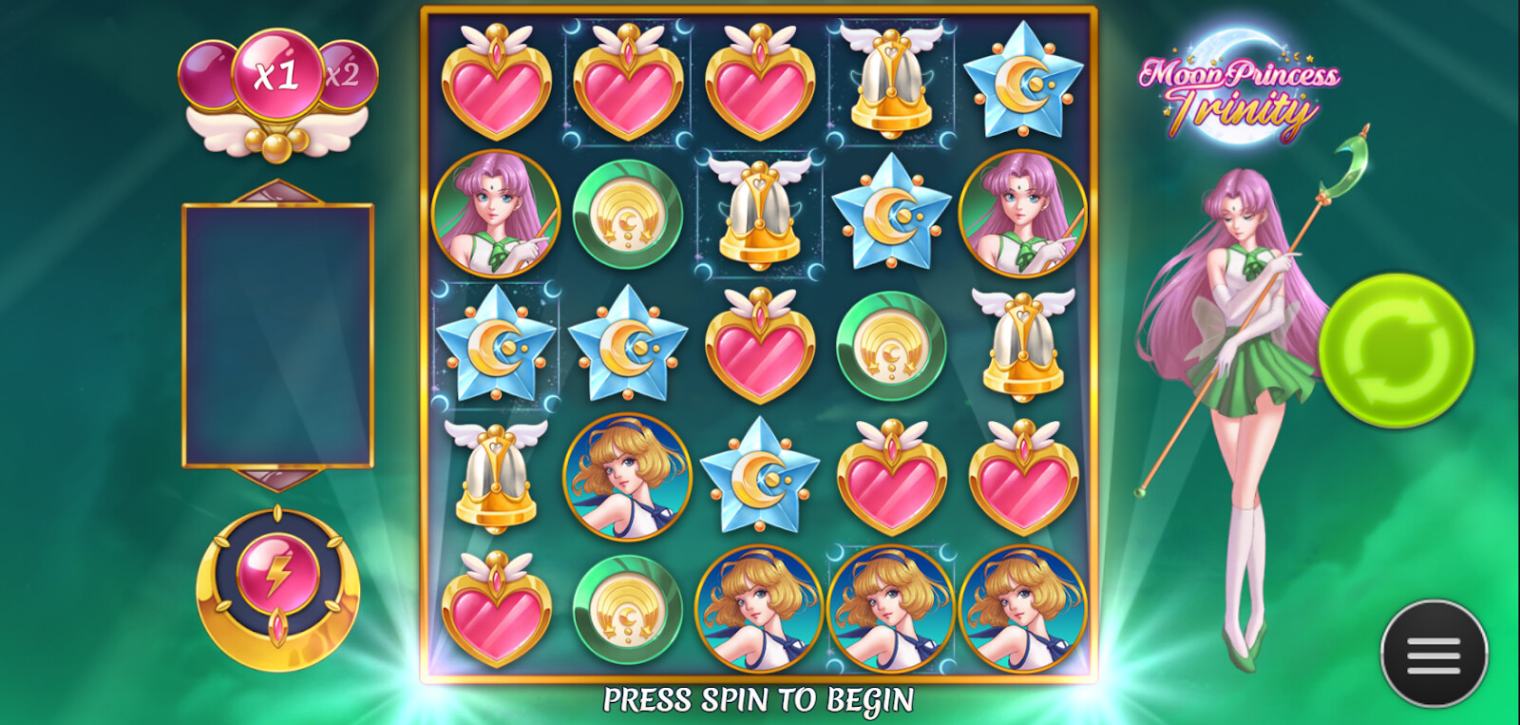This screenshot has width=1520, height=725.
Task: Click the Moon Princess Trinity logo
Action: click(x=1240, y=90)
